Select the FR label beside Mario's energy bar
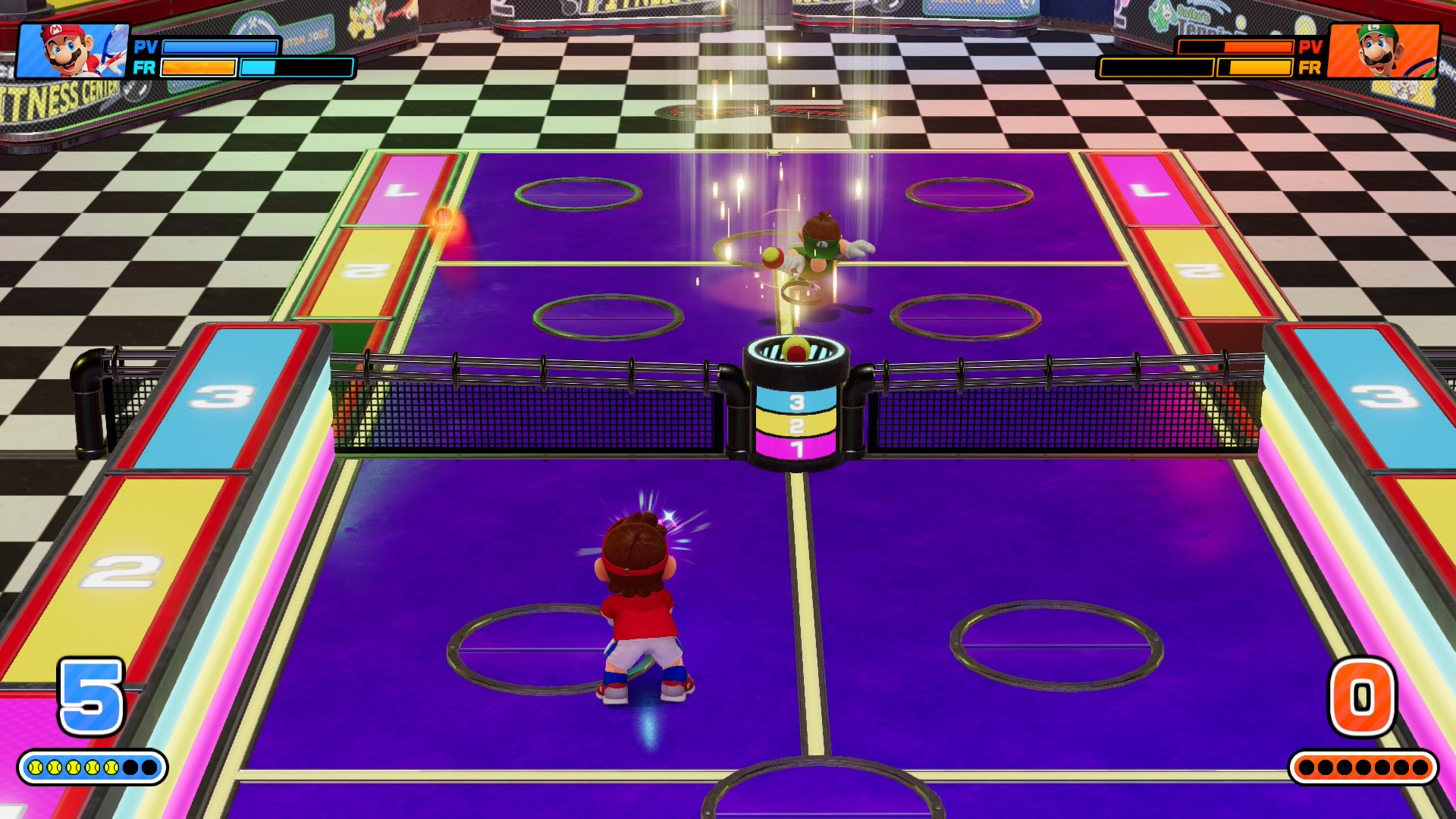This screenshot has height=819, width=1456. [145, 68]
